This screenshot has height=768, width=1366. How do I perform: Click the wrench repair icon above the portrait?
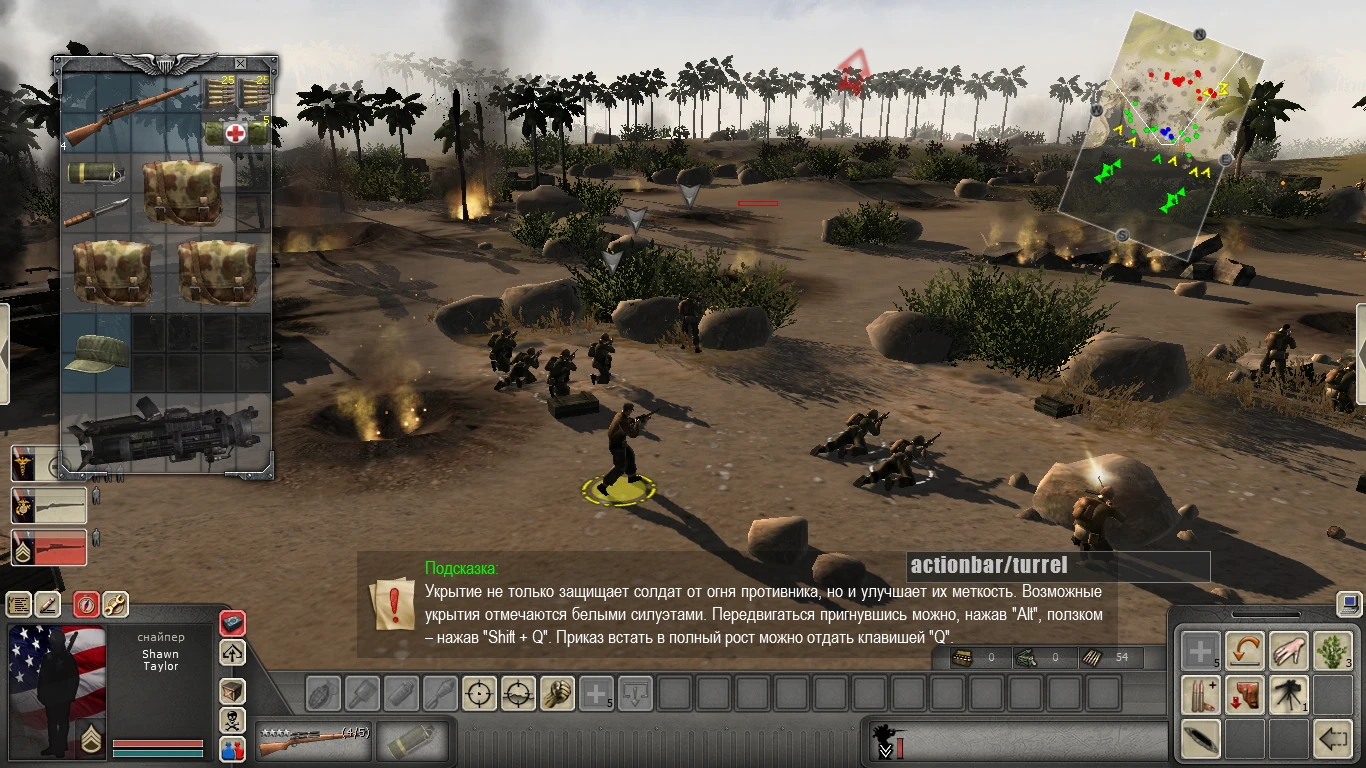point(116,605)
